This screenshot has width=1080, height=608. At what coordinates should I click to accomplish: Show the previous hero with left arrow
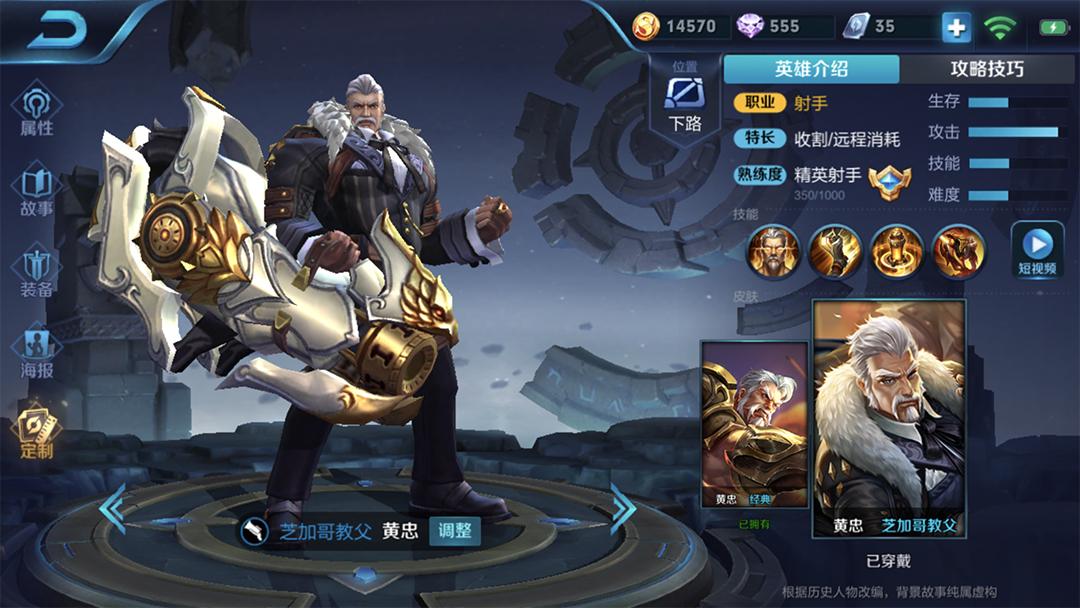click(112, 509)
